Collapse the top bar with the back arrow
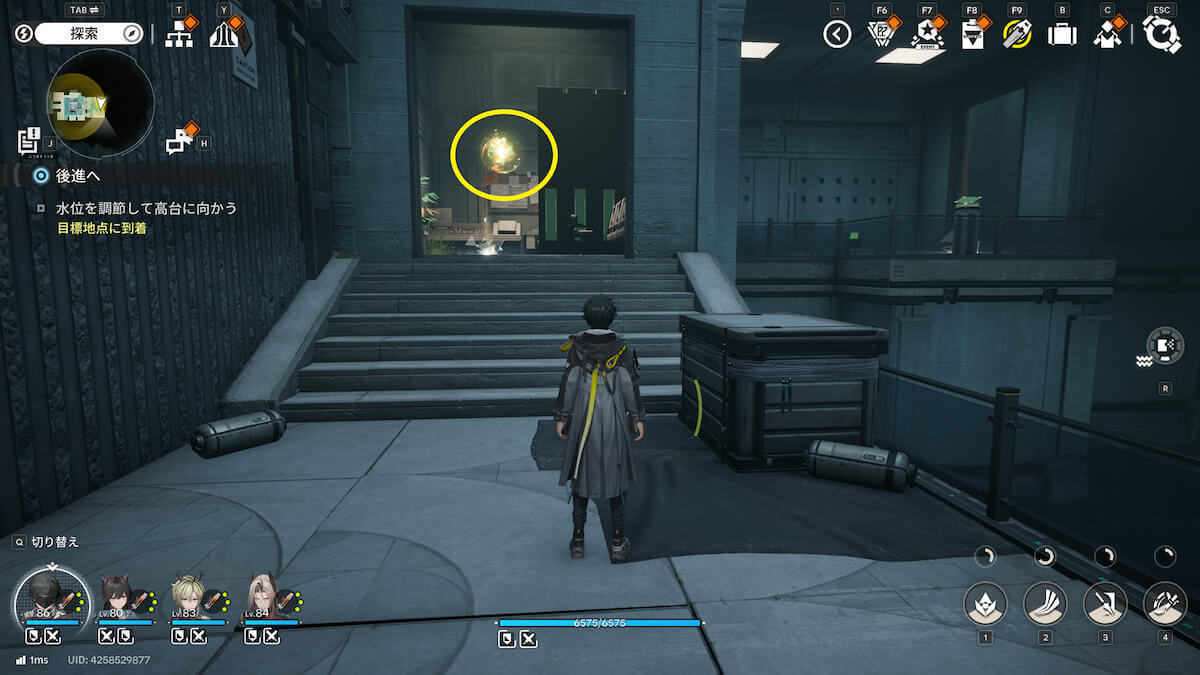Viewport: 1200px width, 675px height. click(837, 35)
